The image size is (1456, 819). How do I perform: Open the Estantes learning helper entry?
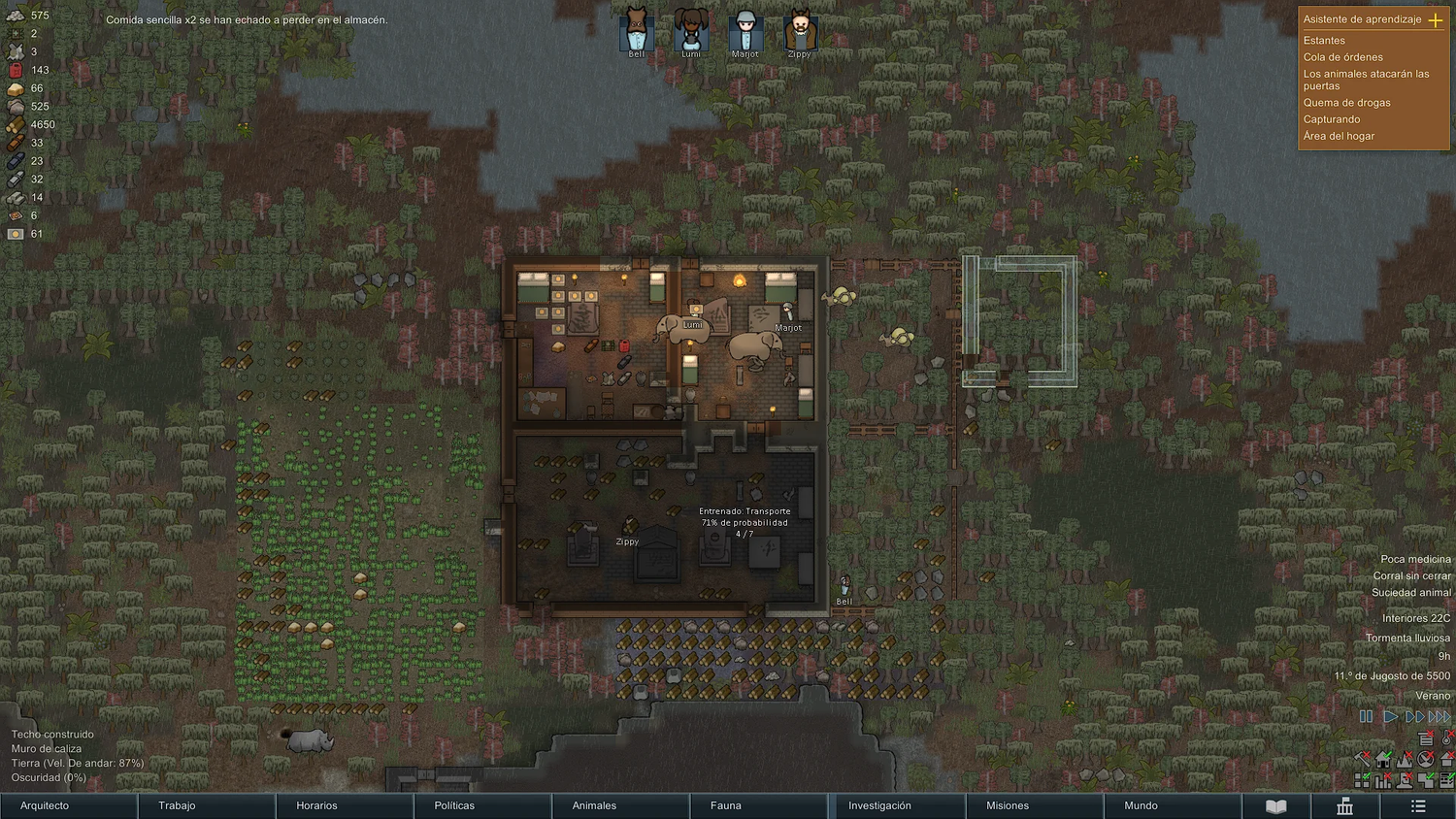[1324, 41]
